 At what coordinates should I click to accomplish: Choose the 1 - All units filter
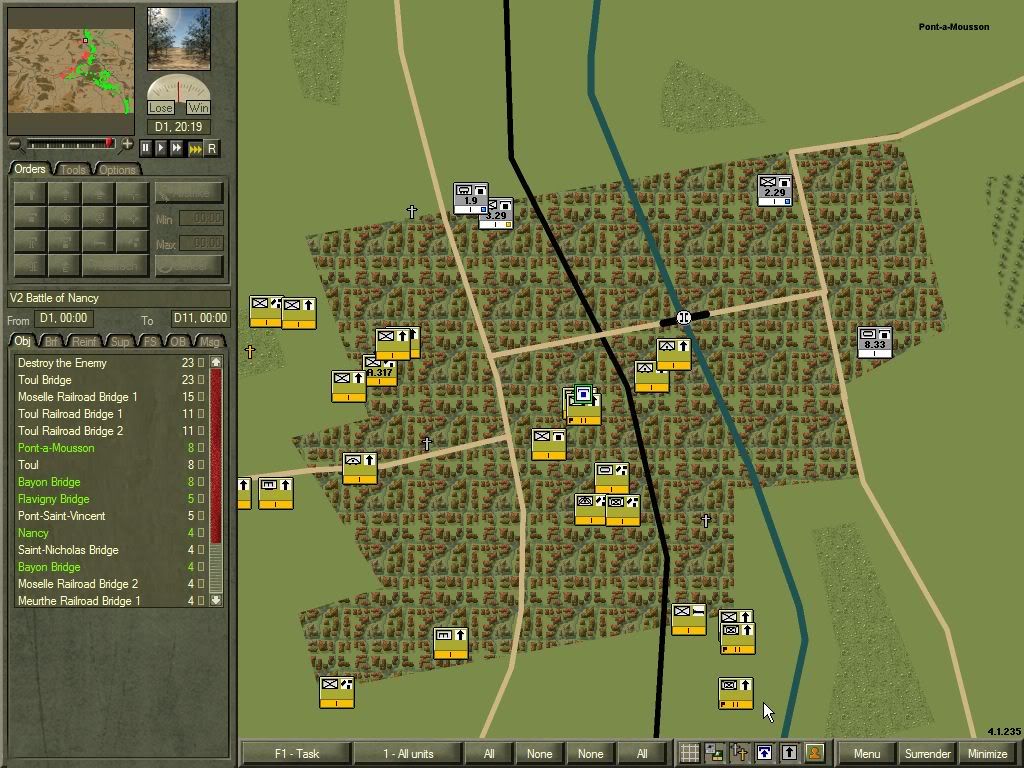[408, 753]
